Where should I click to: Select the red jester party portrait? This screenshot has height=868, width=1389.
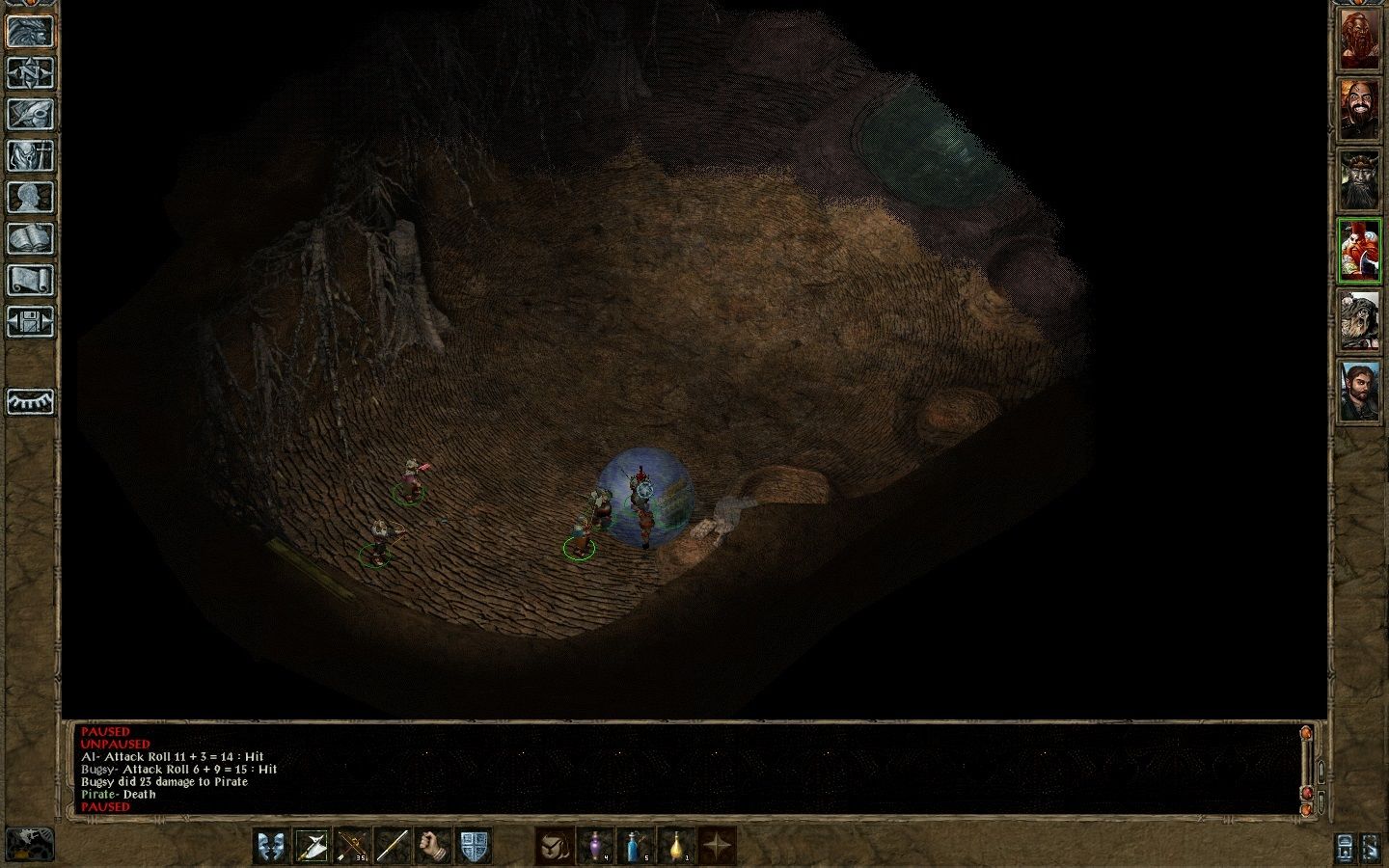1359,250
